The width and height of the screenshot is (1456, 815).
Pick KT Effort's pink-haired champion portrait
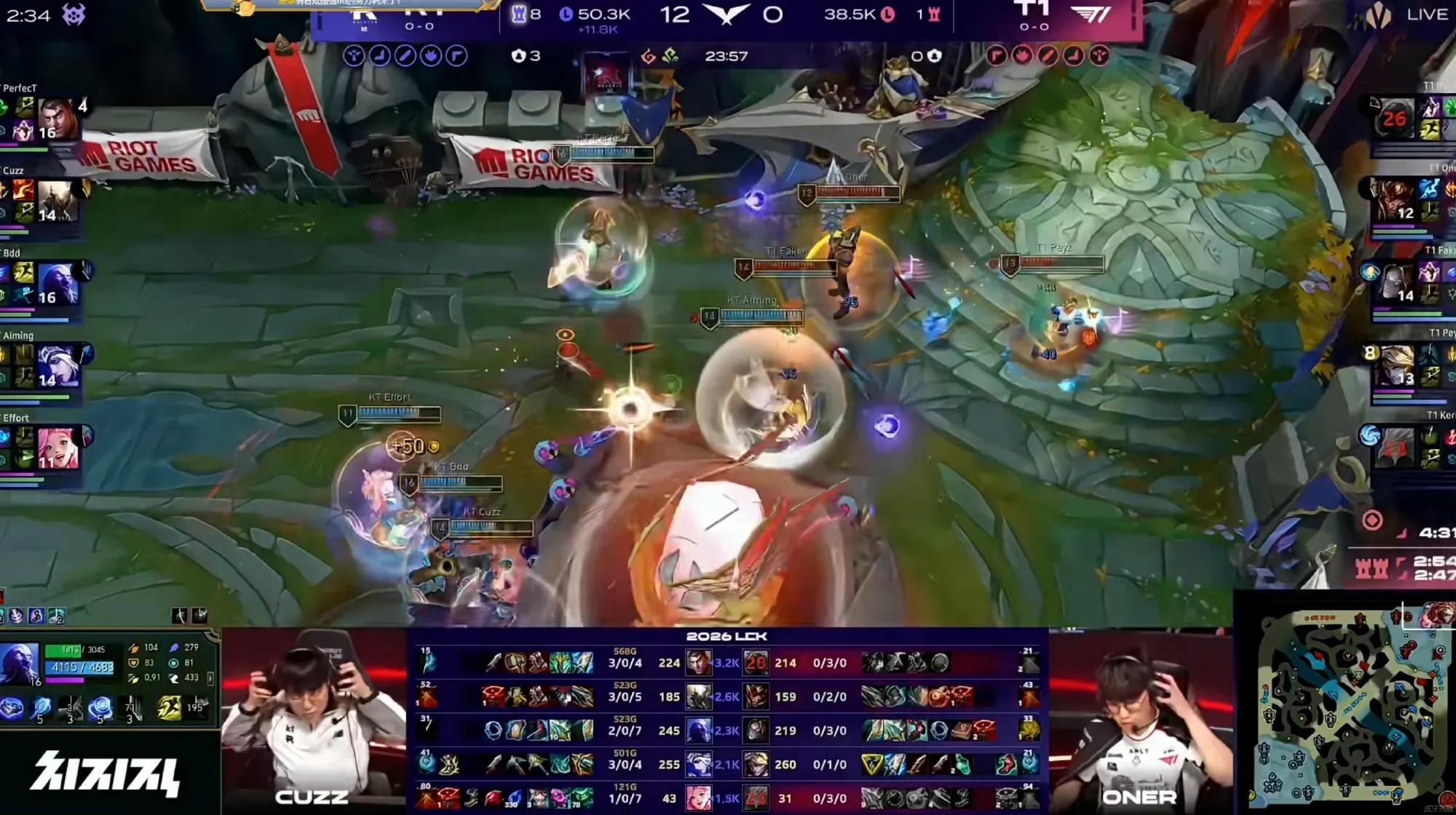click(x=58, y=448)
